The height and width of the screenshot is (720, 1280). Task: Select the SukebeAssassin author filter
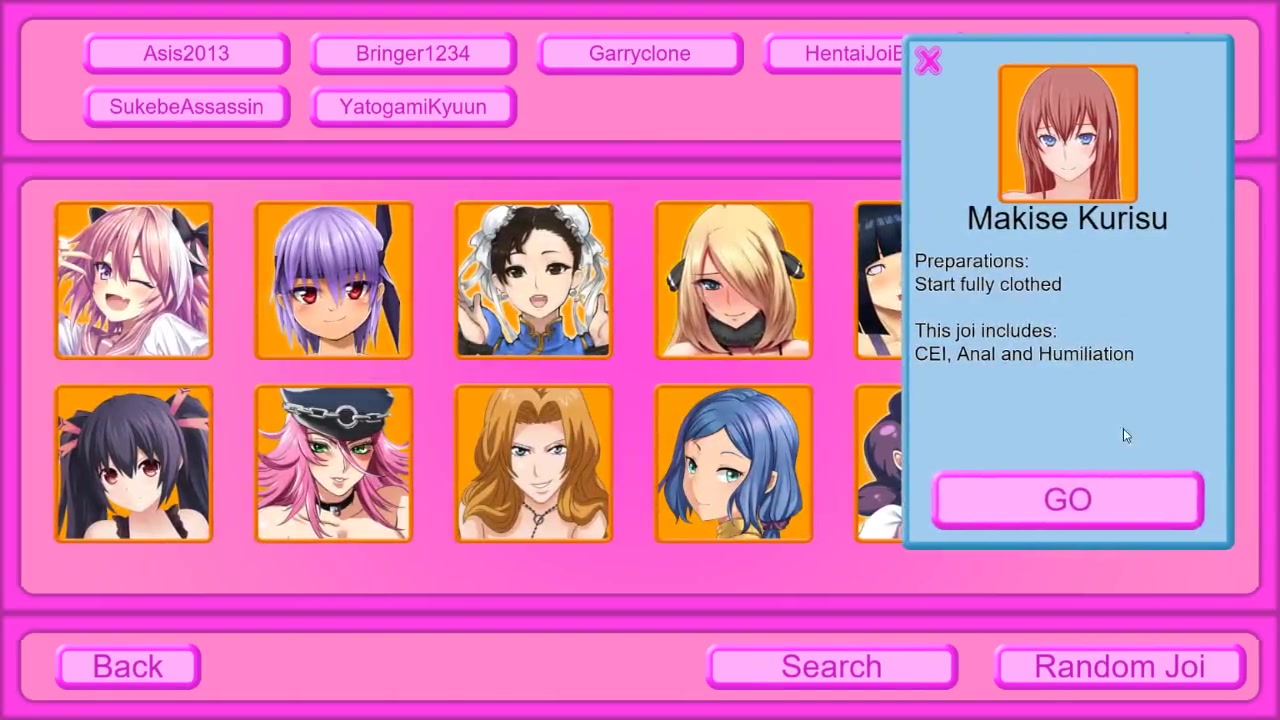pyautogui.click(x=187, y=107)
